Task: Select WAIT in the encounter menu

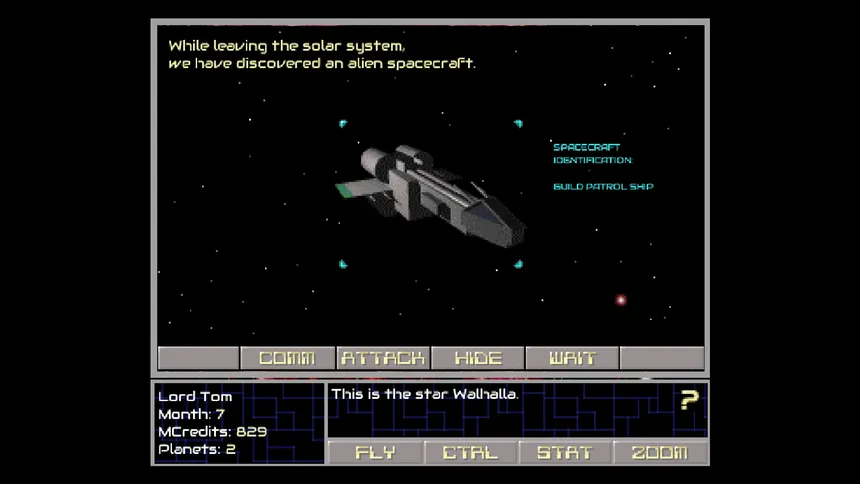Action: [x=573, y=358]
